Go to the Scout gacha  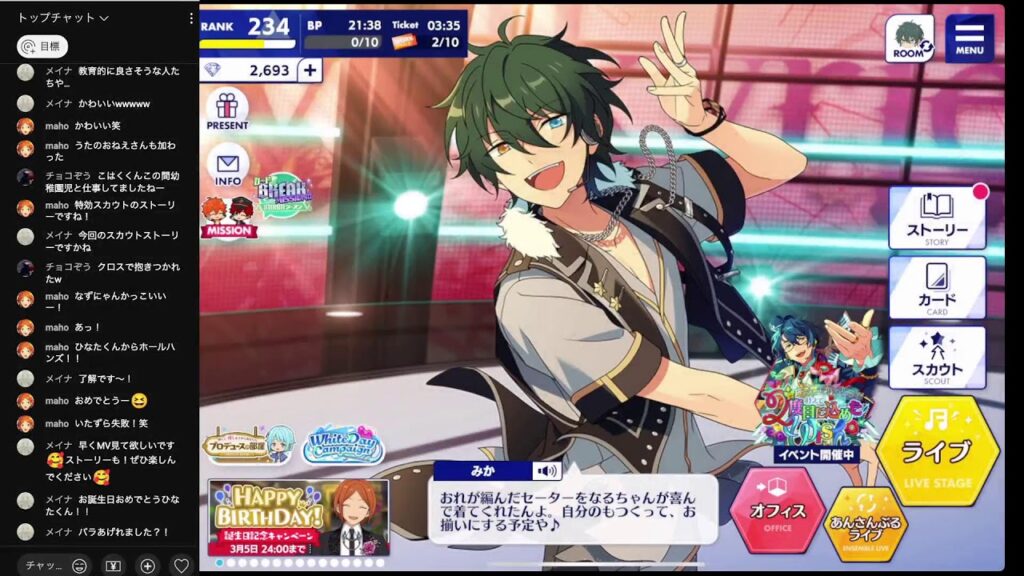point(937,357)
